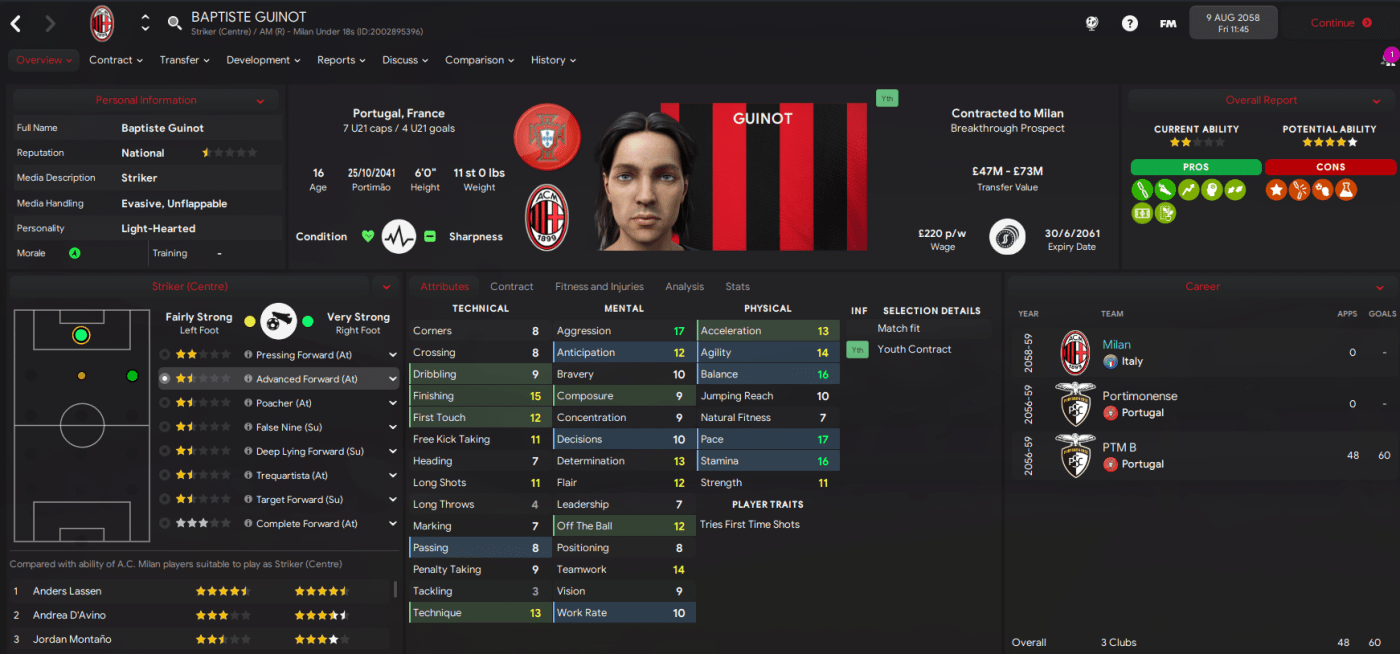Switch to the Analysis tab
The height and width of the screenshot is (654, 1400).
684,287
